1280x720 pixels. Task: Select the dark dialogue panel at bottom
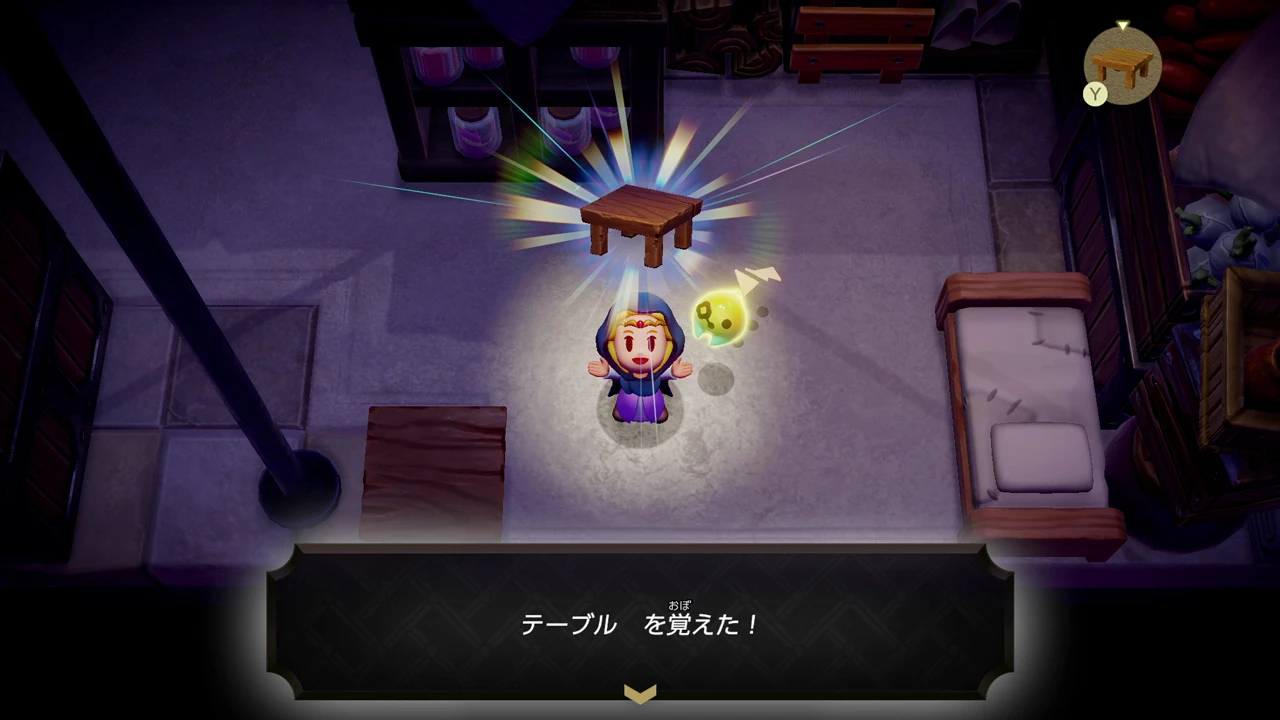click(640, 620)
